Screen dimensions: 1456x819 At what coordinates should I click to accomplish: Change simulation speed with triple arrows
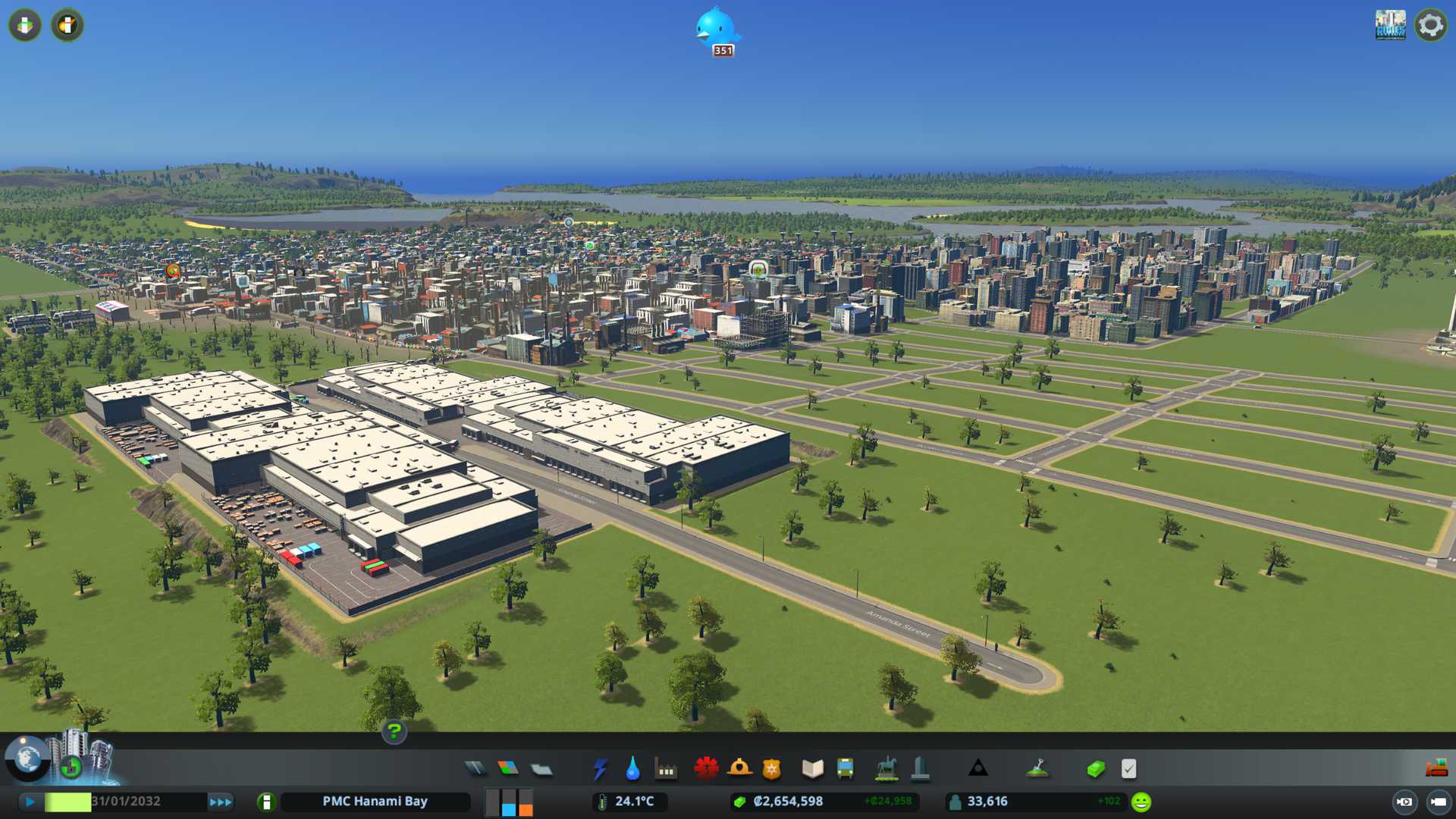click(221, 802)
